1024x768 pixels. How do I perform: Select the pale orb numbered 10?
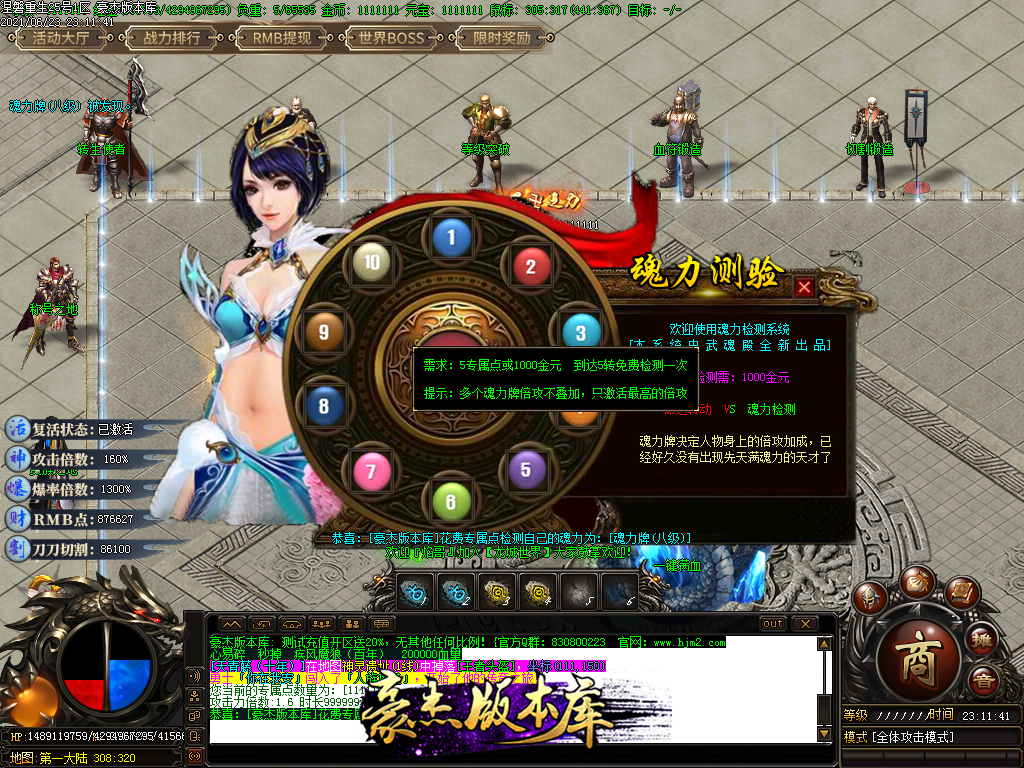pyautogui.click(x=371, y=264)
